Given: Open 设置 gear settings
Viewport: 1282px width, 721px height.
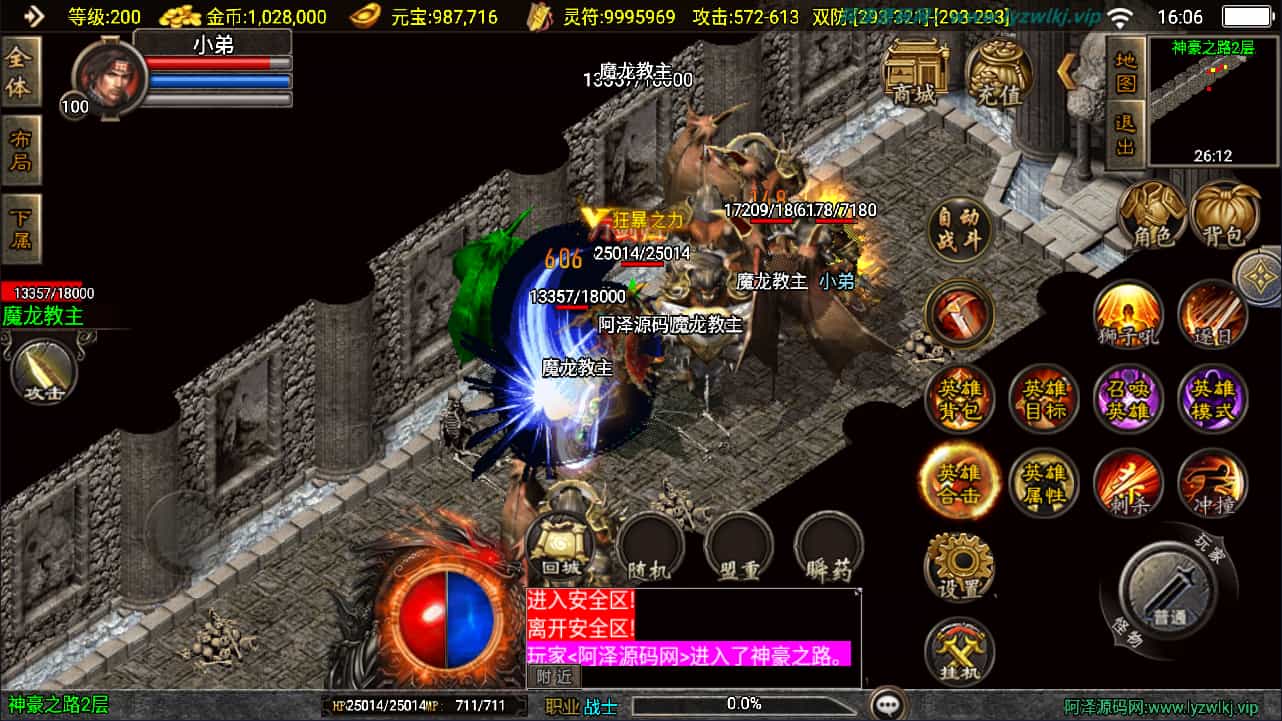Looking at the screenshot, I should tap(960, 567).
